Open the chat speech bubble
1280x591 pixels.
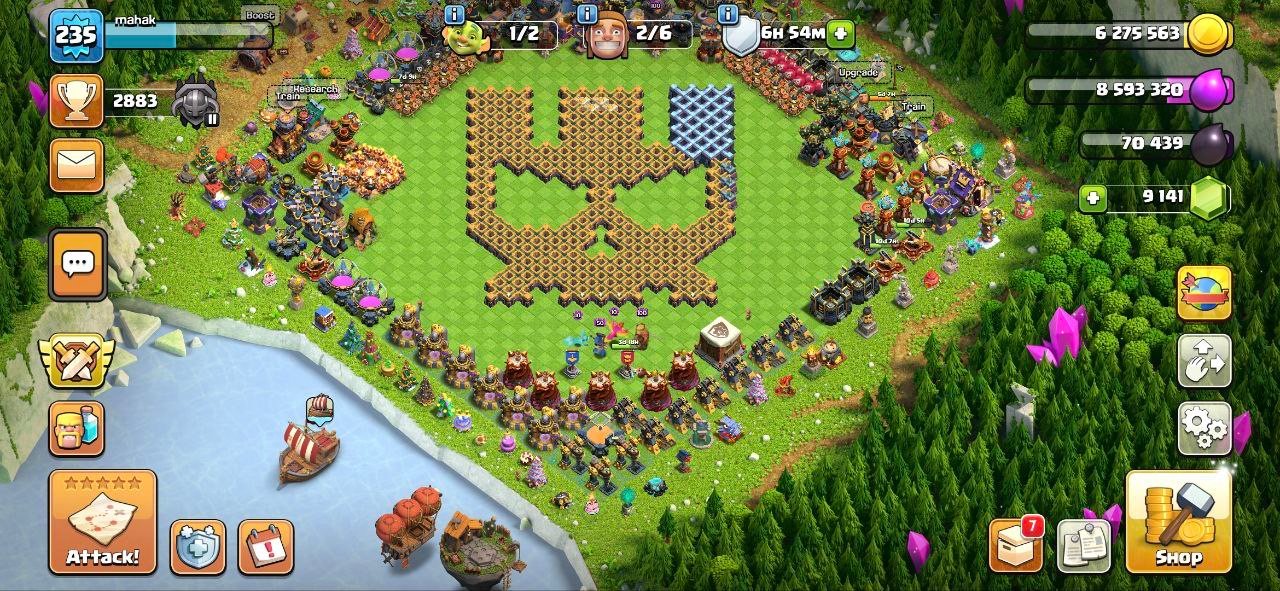tap(77, 264)
